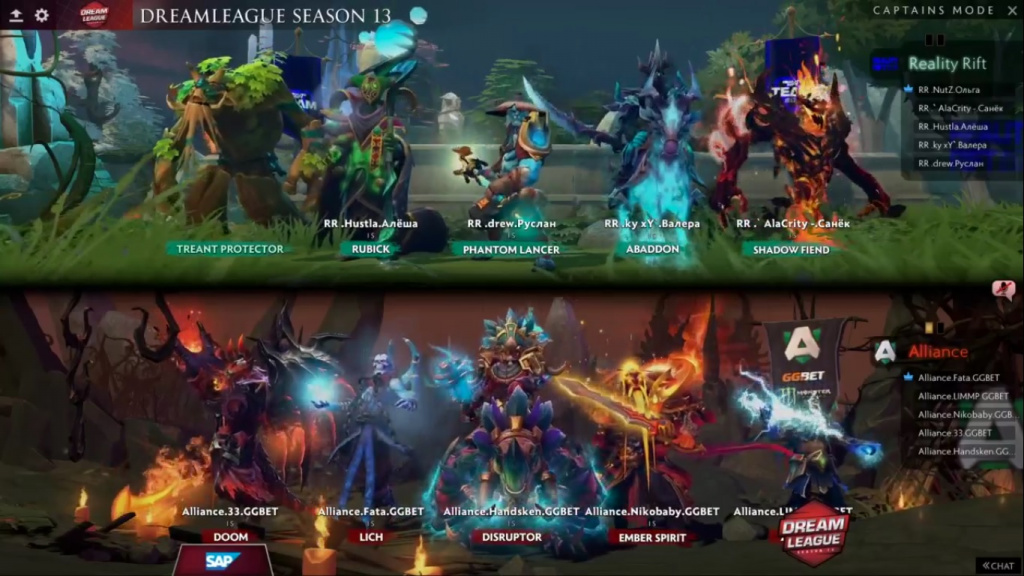Viewport: 1024px width, 576px height.
Task: Select Alliance.33.GGBET in the player list
Action: [x=954, y=433]
